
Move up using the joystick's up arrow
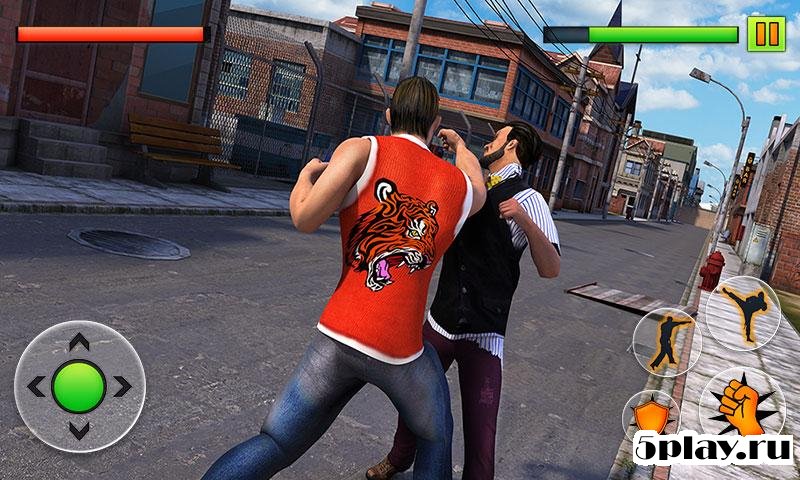click(x=78, y=343)
